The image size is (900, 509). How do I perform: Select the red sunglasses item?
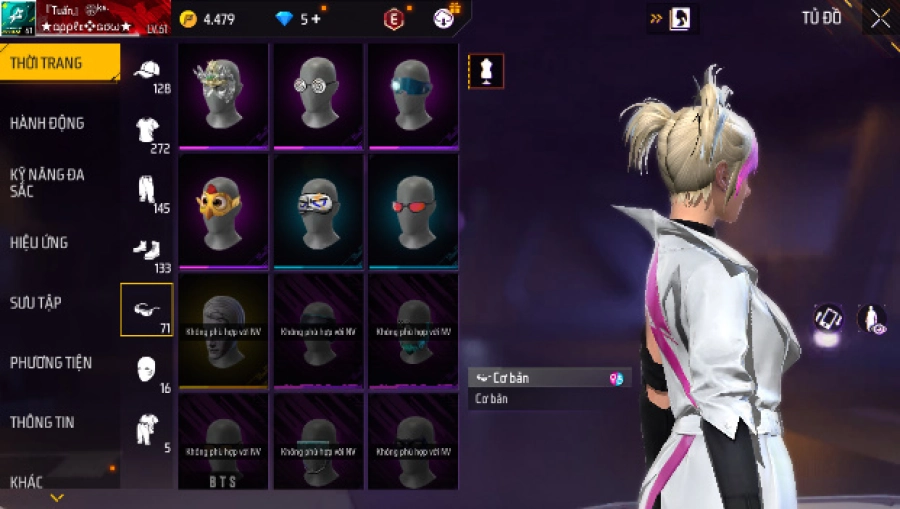413,209
